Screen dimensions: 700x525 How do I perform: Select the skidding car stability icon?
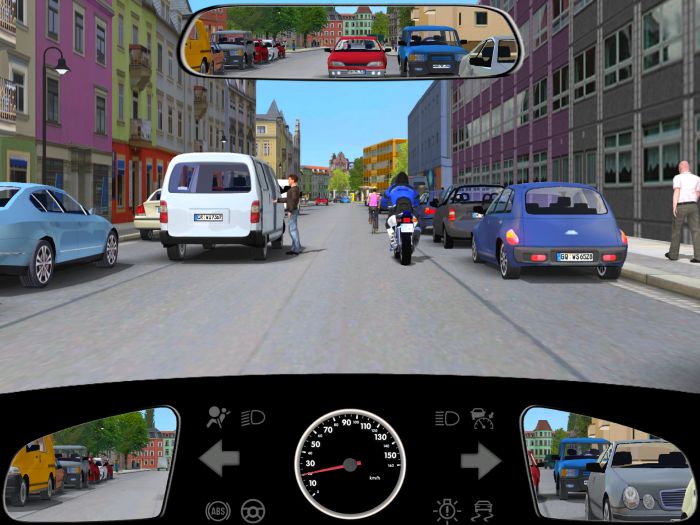coord(483,510)
